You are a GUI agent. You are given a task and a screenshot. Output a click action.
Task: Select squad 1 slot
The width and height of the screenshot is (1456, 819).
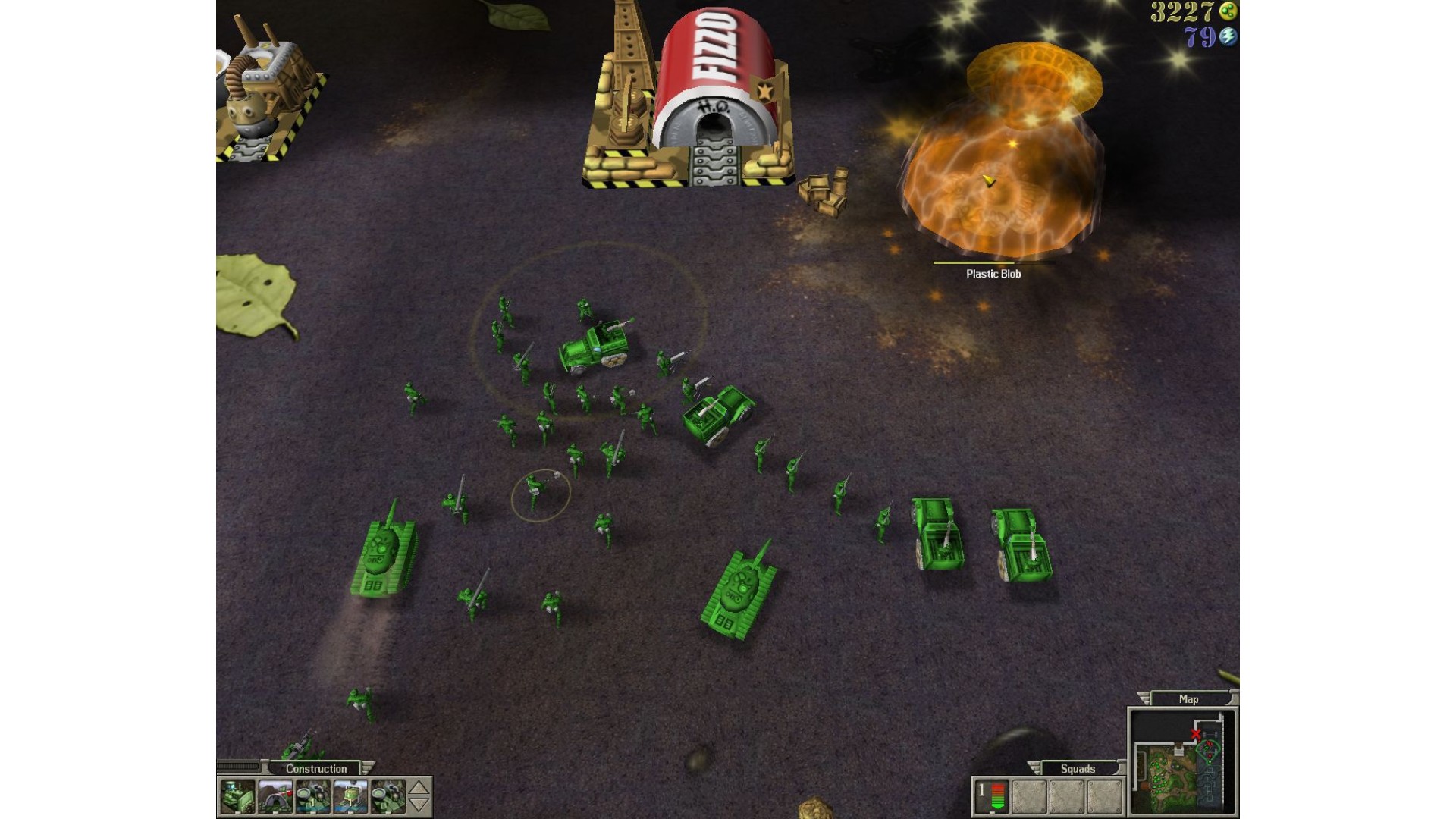pyautogui.click(x=991, y=796)
